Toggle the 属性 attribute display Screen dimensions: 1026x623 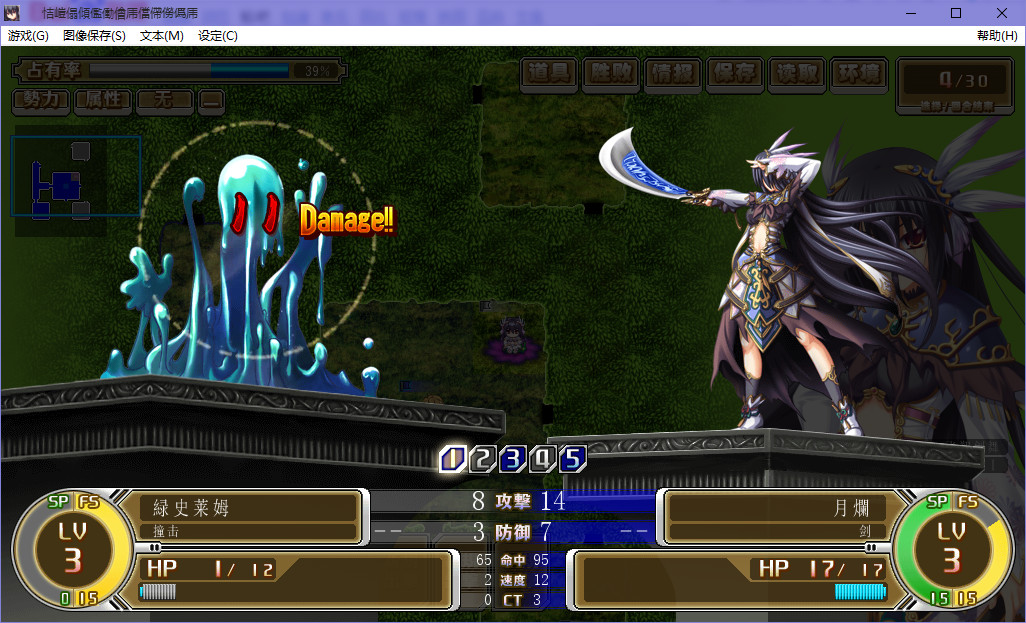pyautogui.click(x=103, y=100)
